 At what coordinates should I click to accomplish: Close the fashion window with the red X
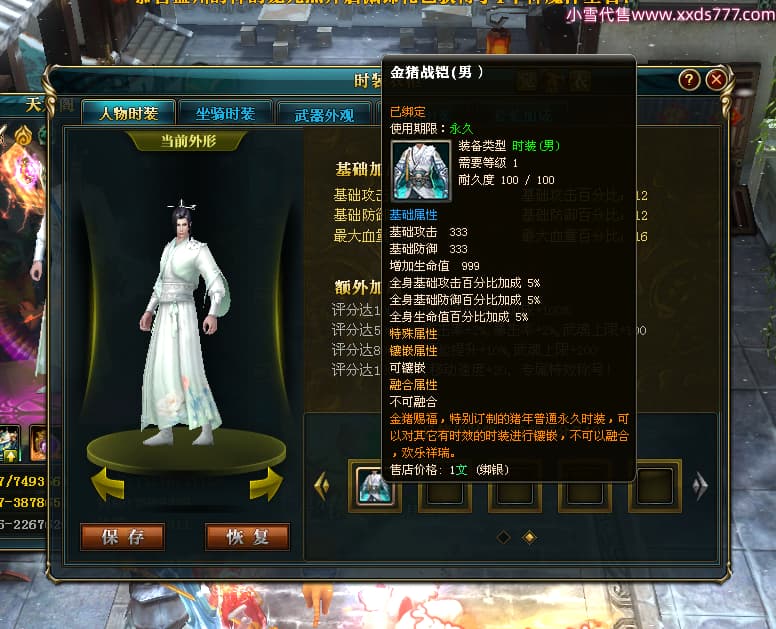pyautogui.click(x=715, y=80)
